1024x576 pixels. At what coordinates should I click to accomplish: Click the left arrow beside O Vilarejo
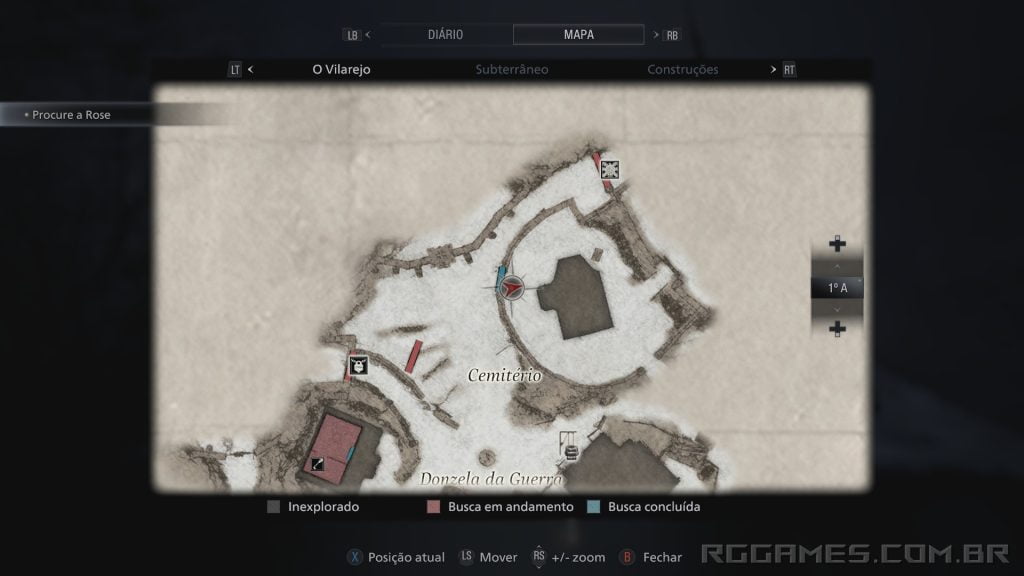[250, 70]
